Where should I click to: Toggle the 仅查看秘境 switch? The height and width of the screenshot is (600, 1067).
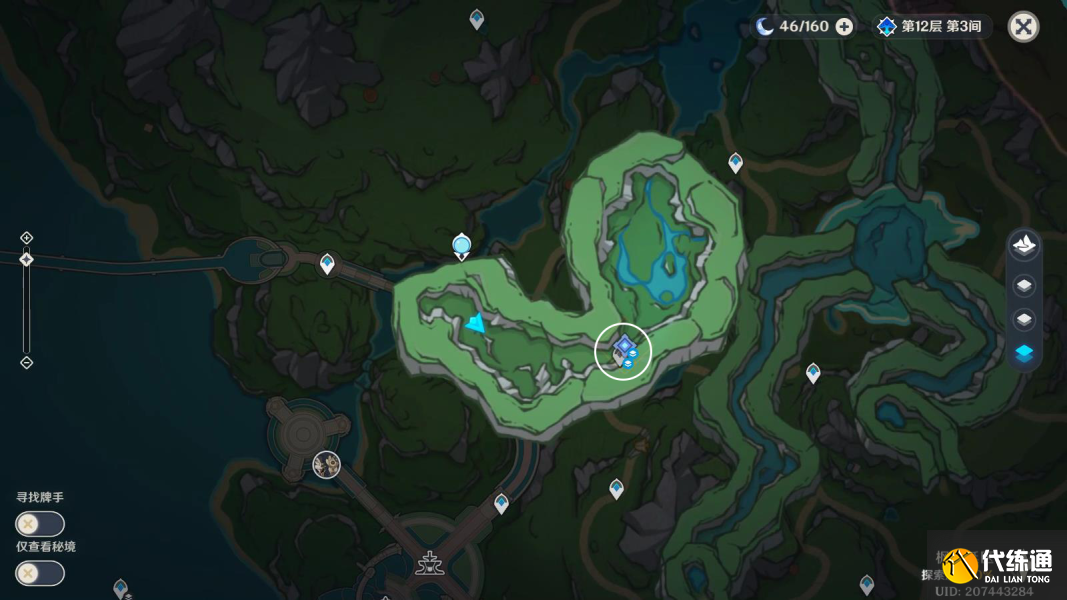point(40,573)
